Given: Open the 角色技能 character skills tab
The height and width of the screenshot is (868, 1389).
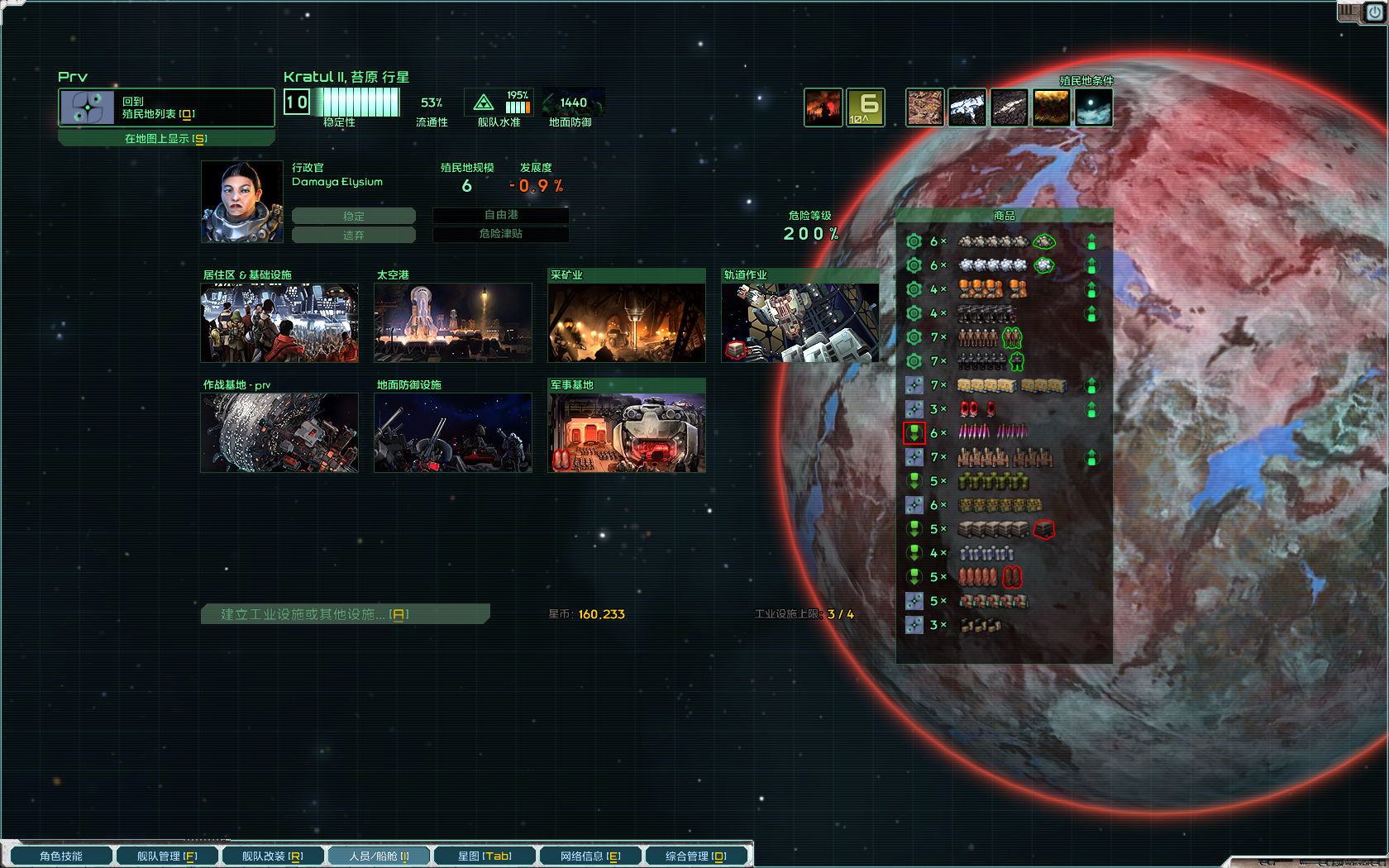Looking at the screenshot, I should (61, 856).
